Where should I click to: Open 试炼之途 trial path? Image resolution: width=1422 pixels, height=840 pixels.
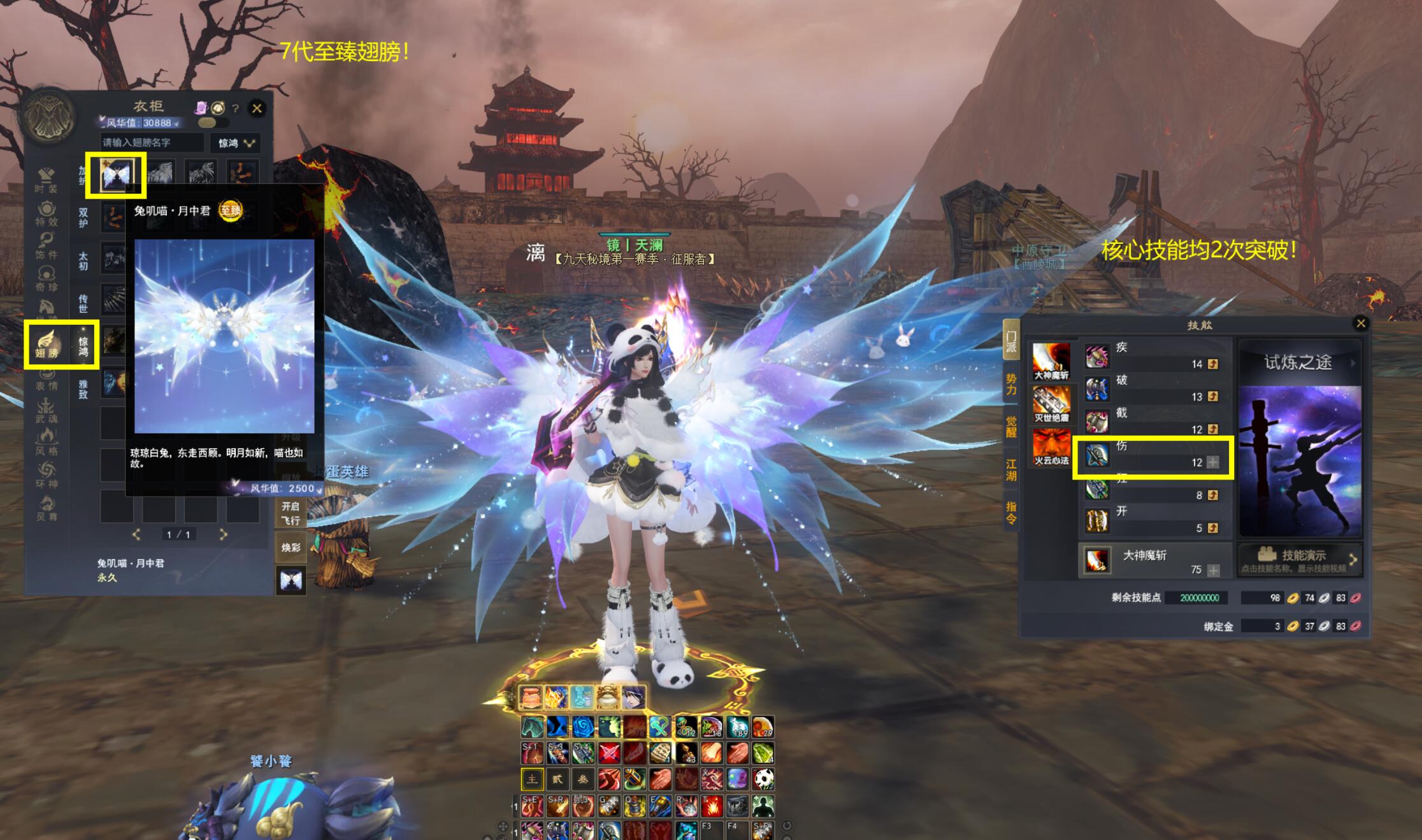pyautogui.click(x=1300, y=363)
